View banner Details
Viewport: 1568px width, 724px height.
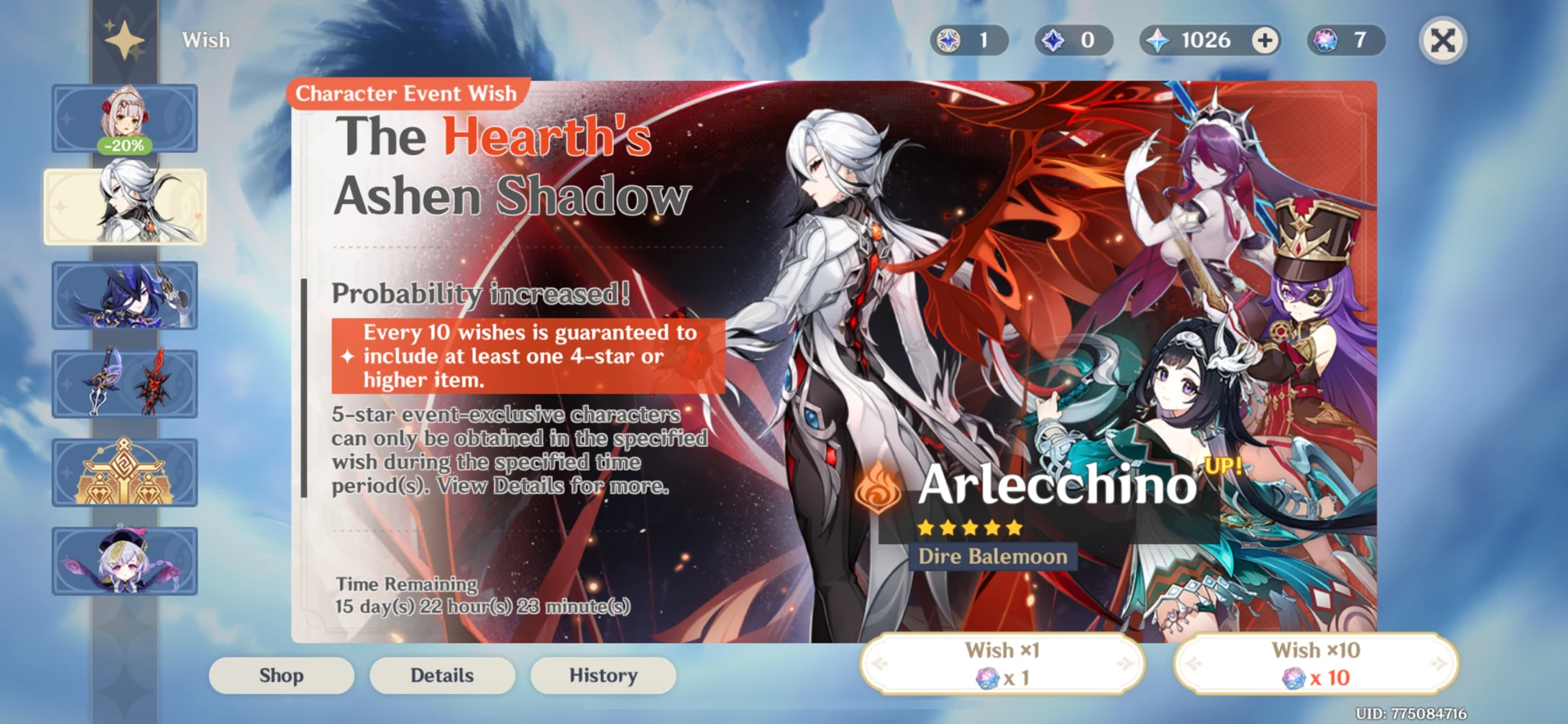(442, 675)
